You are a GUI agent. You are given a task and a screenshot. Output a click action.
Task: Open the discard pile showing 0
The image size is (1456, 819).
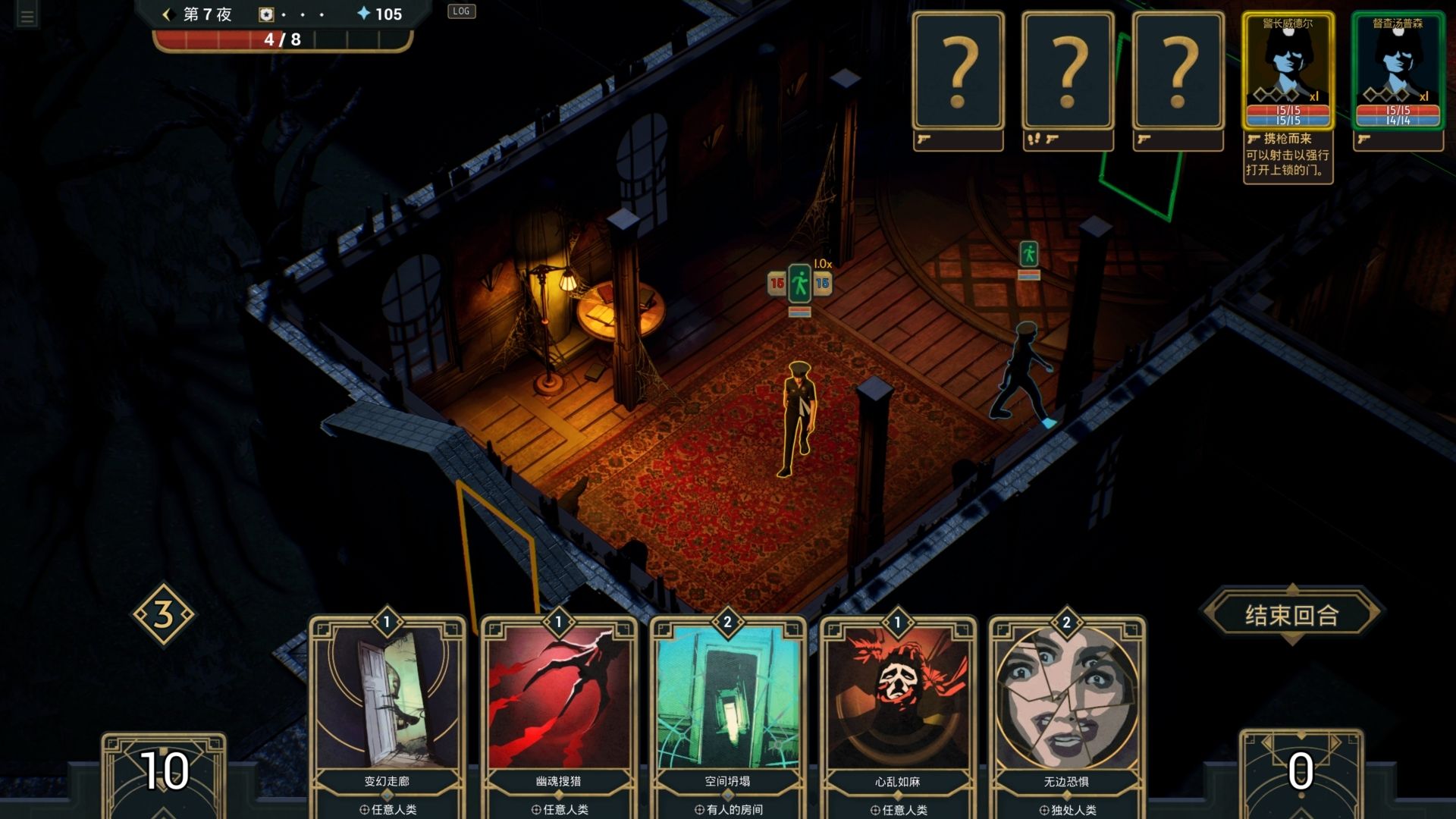click(x=1301, y=772)
